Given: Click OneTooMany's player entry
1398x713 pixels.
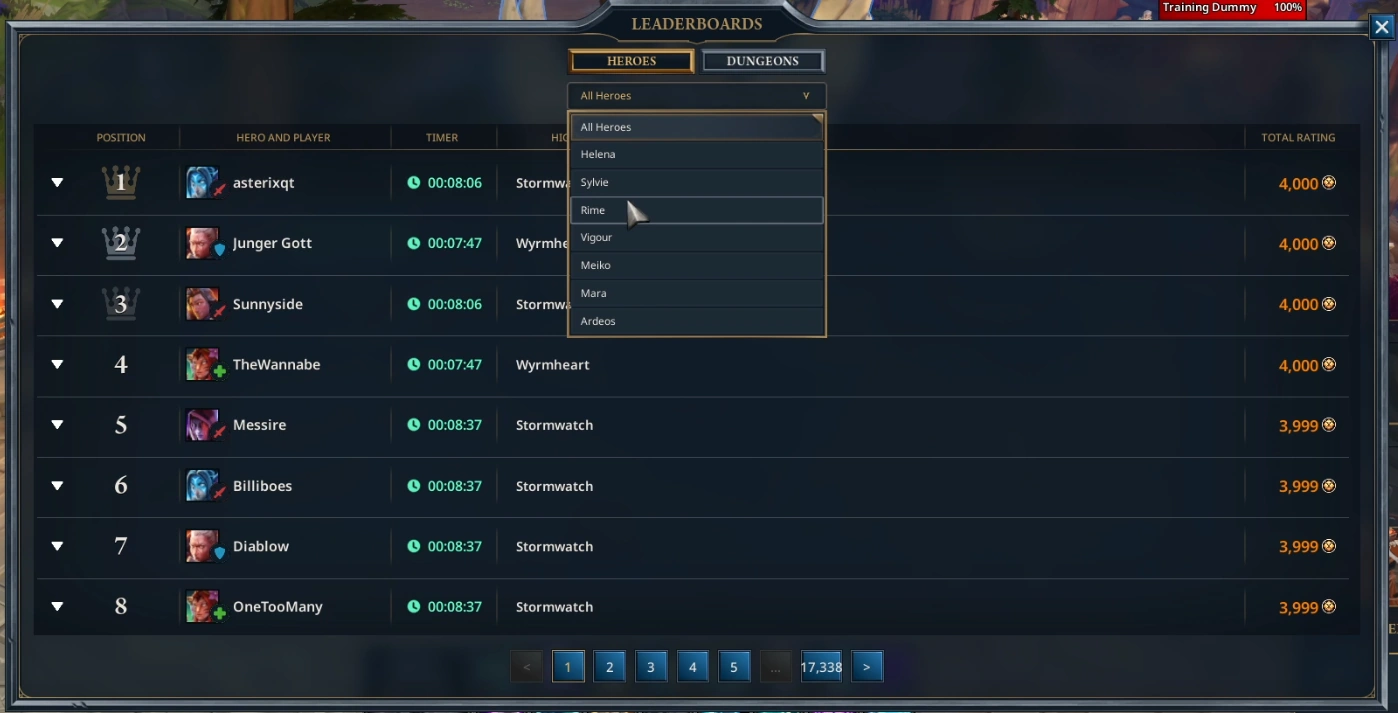Looking at the screenshot, I should coord(277,607).
